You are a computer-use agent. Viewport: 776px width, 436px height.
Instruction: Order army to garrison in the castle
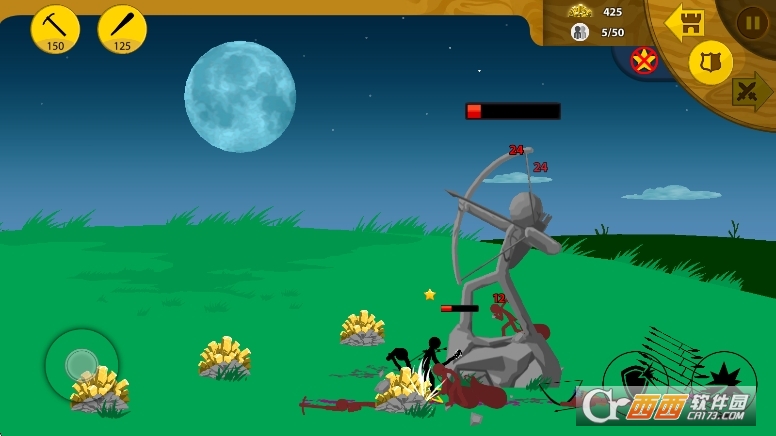pyautogui.click(x=687, y=21)
